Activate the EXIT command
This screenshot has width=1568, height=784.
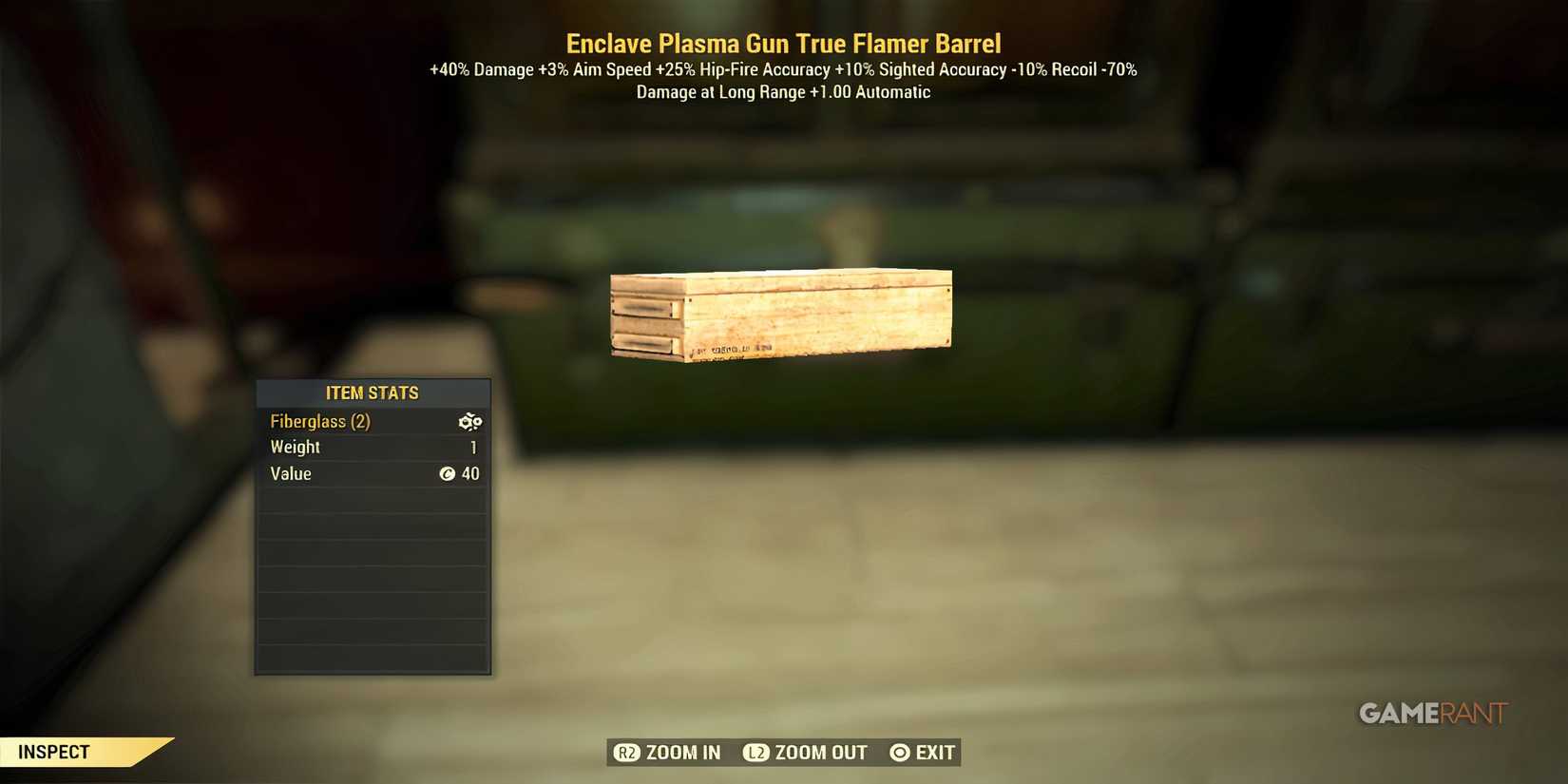(x=934, y=752)
